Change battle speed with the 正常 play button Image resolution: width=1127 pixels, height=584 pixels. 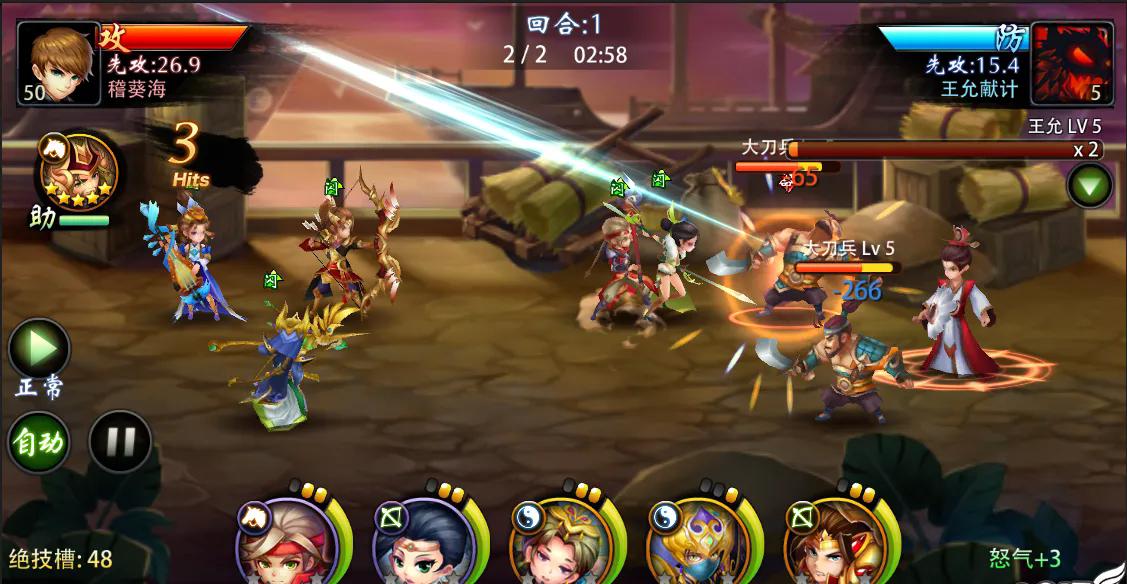coord(39,349)
